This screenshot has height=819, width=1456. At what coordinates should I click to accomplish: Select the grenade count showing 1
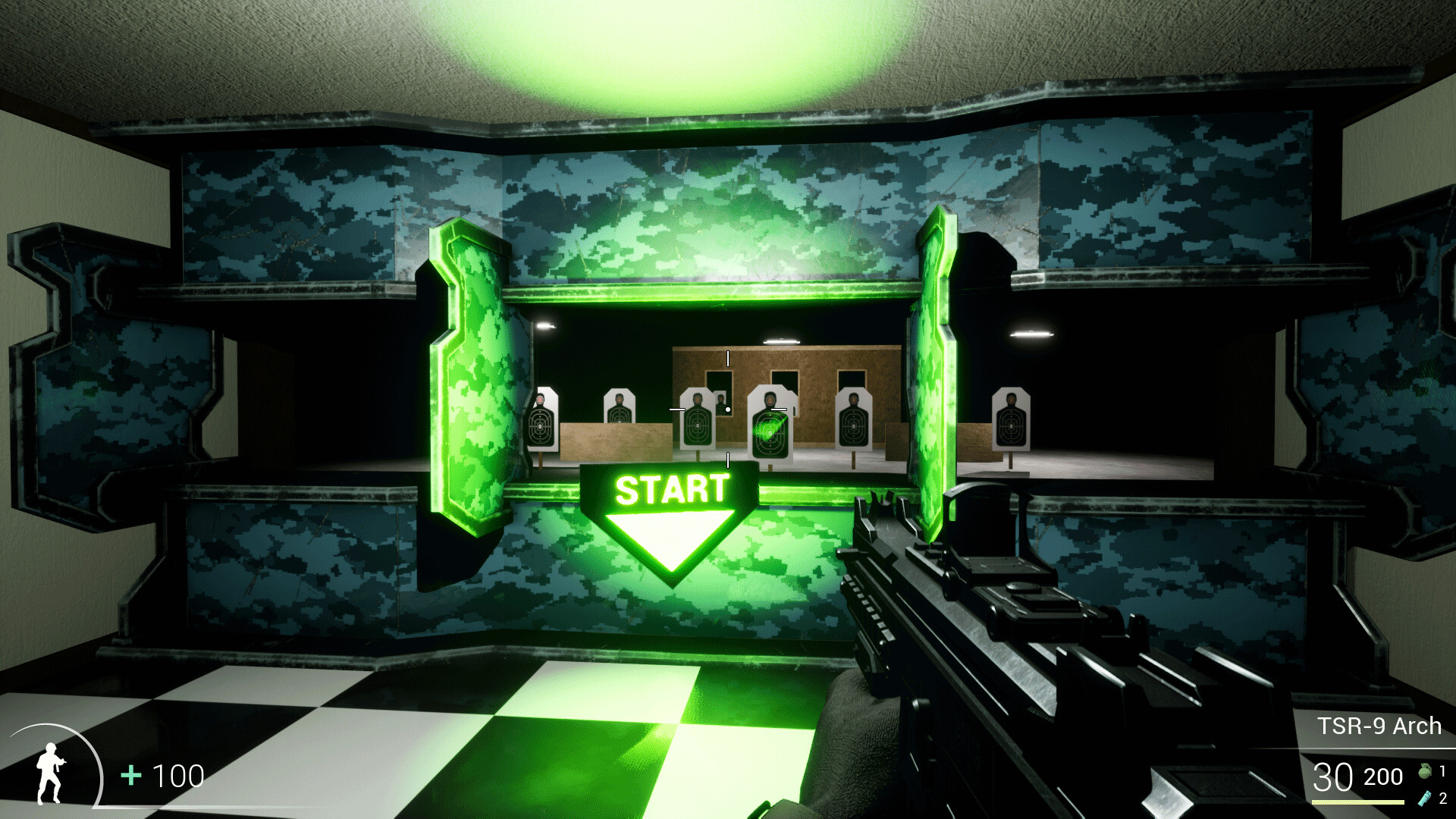click(1442, 769)
